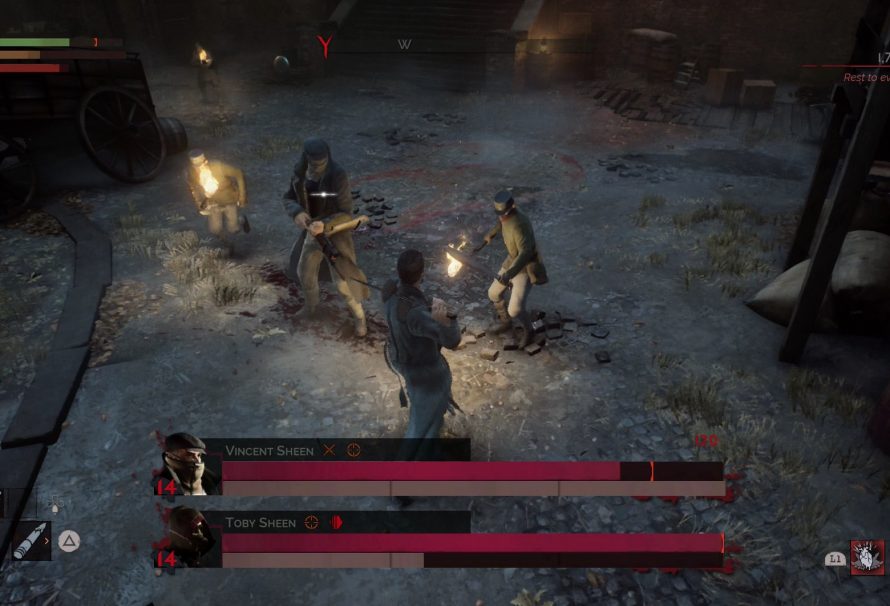Target Toby Sheen's portrait

point(188,536)
